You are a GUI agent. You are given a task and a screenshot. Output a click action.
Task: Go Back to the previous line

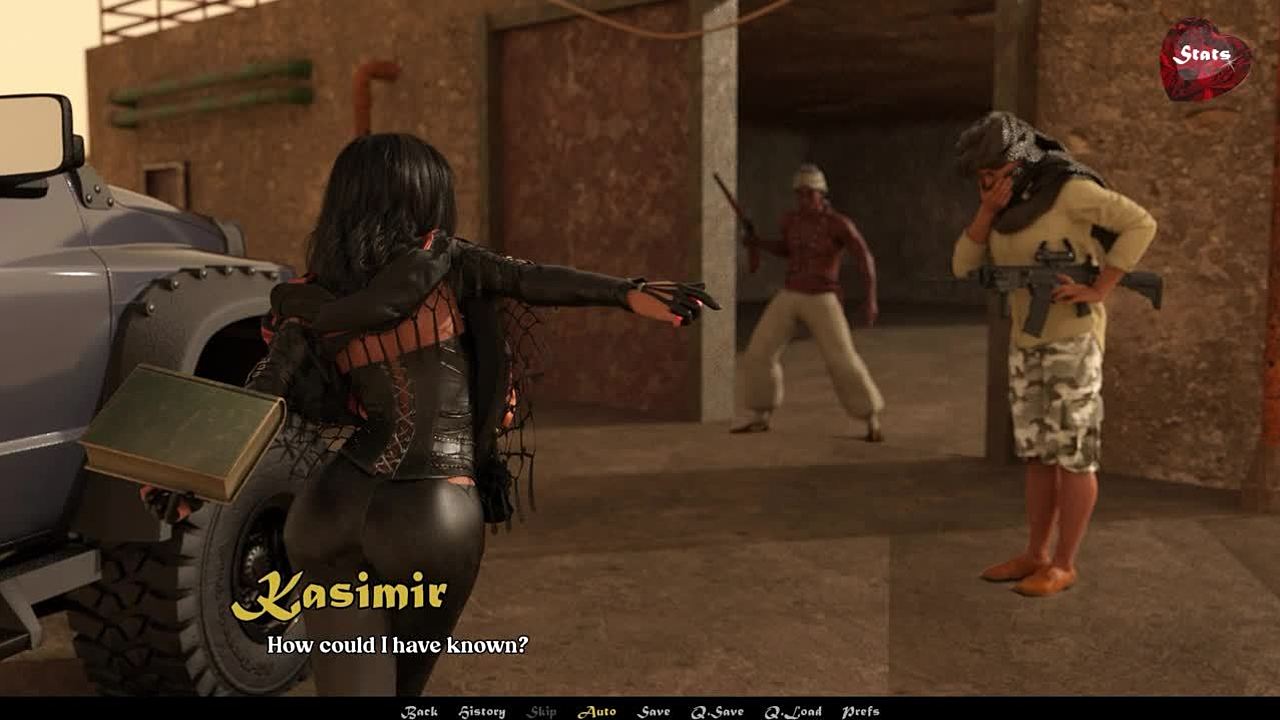[x=419, y=711]
